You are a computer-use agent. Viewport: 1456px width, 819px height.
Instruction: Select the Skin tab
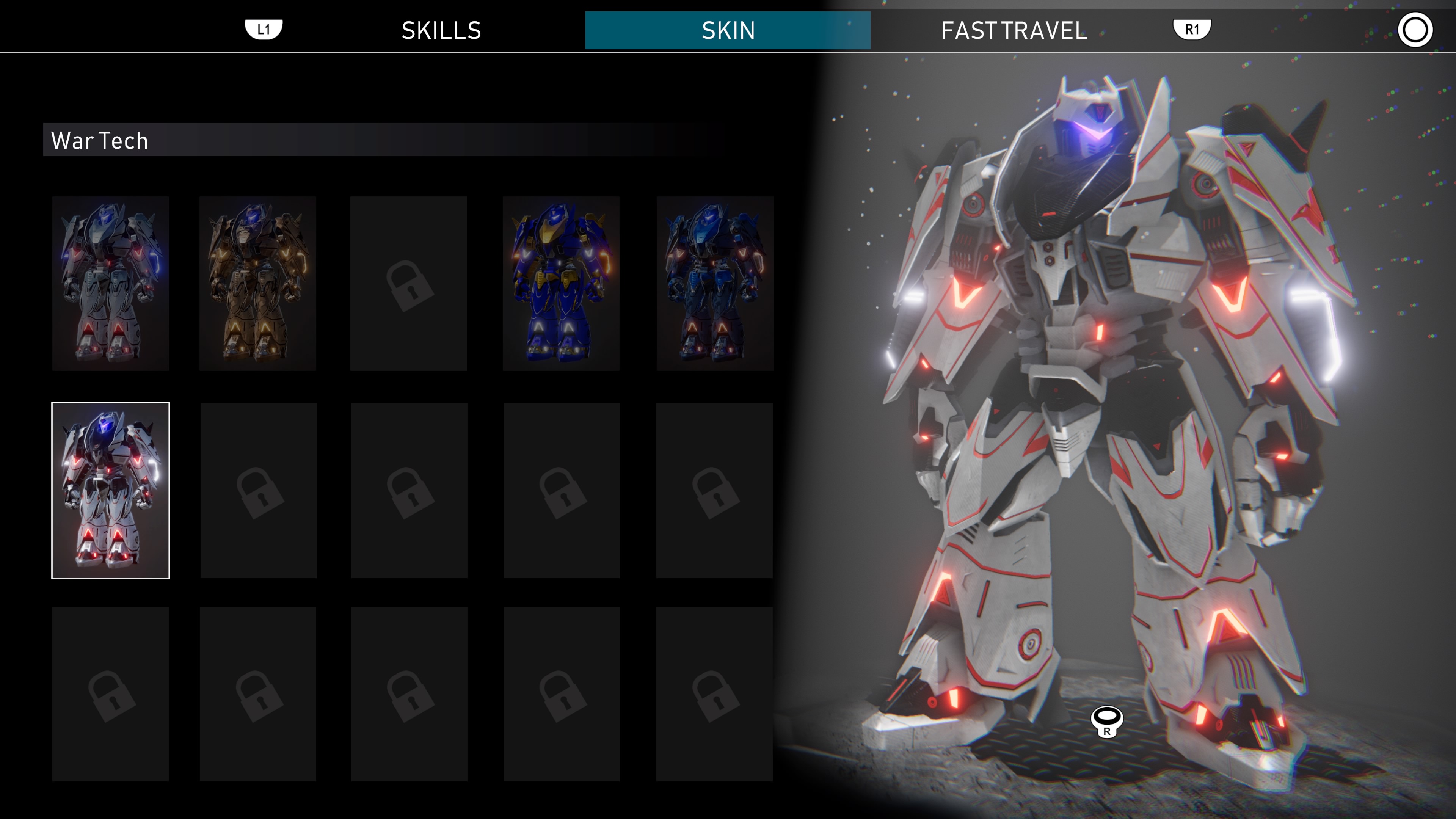(728, 30)
